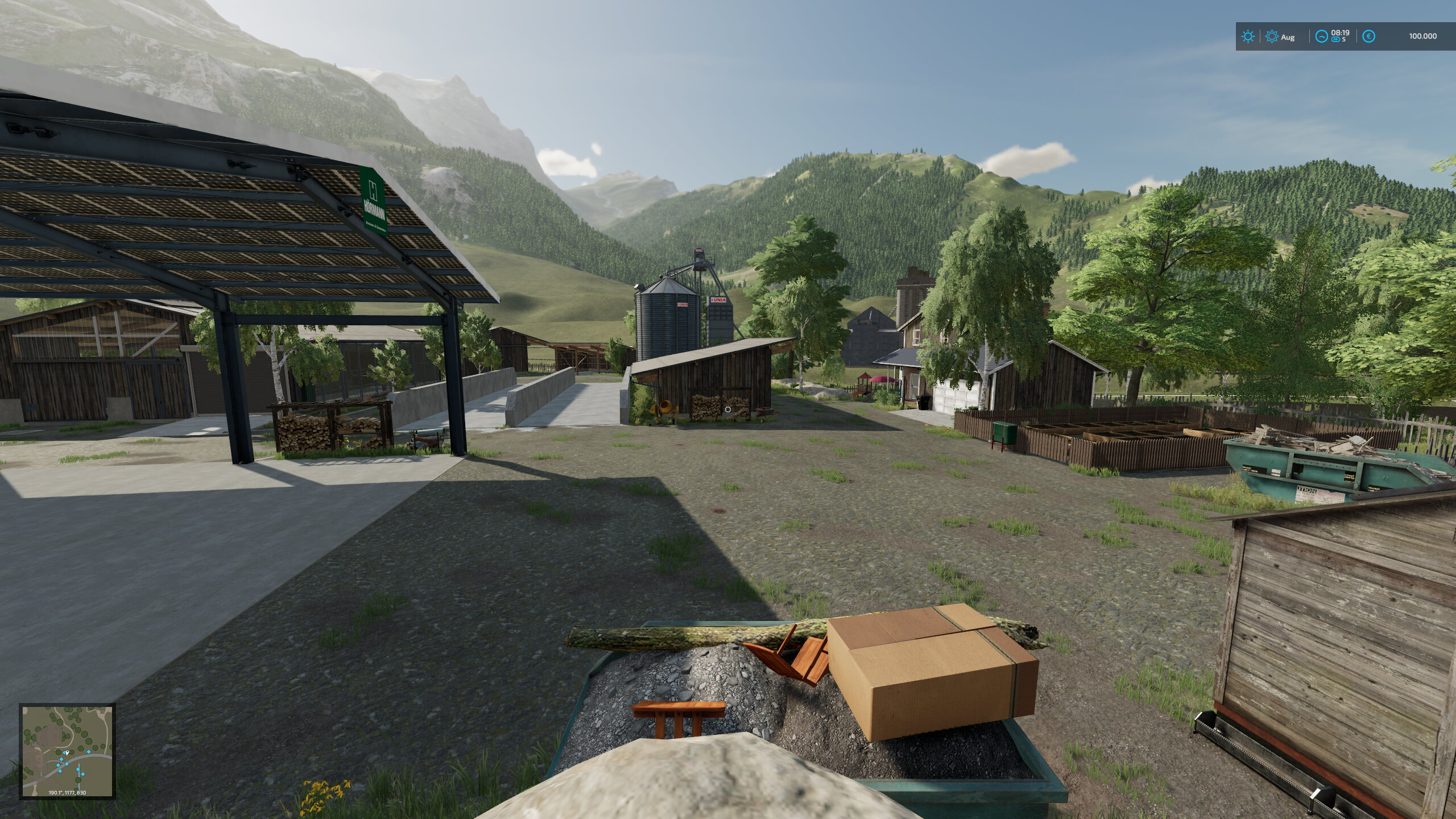This screenshot has height=819, width=1456.
Task: Open the minimap in the corner
Action: [x=67, y=751]
